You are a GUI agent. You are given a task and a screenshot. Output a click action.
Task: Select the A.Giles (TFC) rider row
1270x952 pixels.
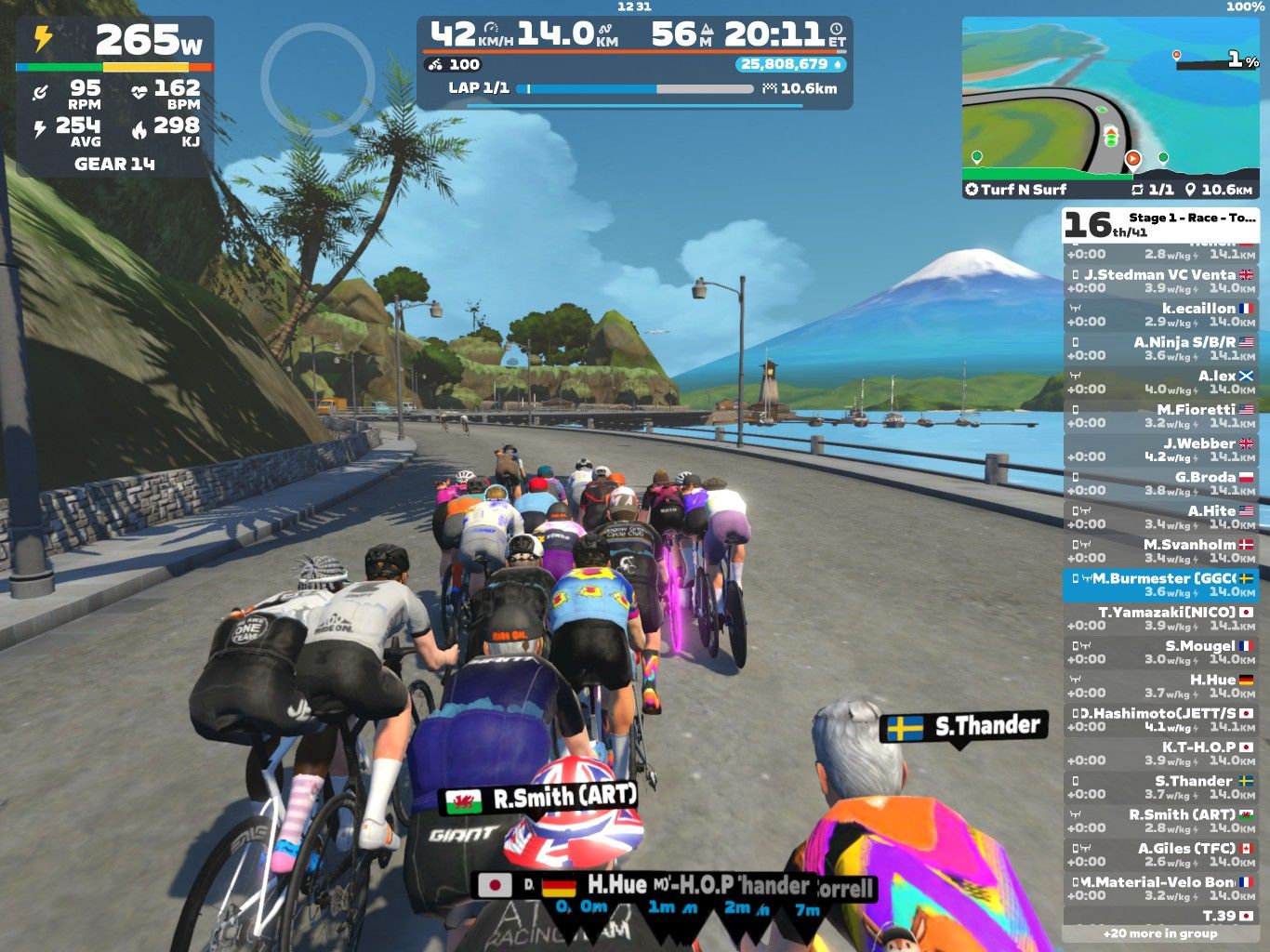pyautogui.click(x=1160, y=854)
